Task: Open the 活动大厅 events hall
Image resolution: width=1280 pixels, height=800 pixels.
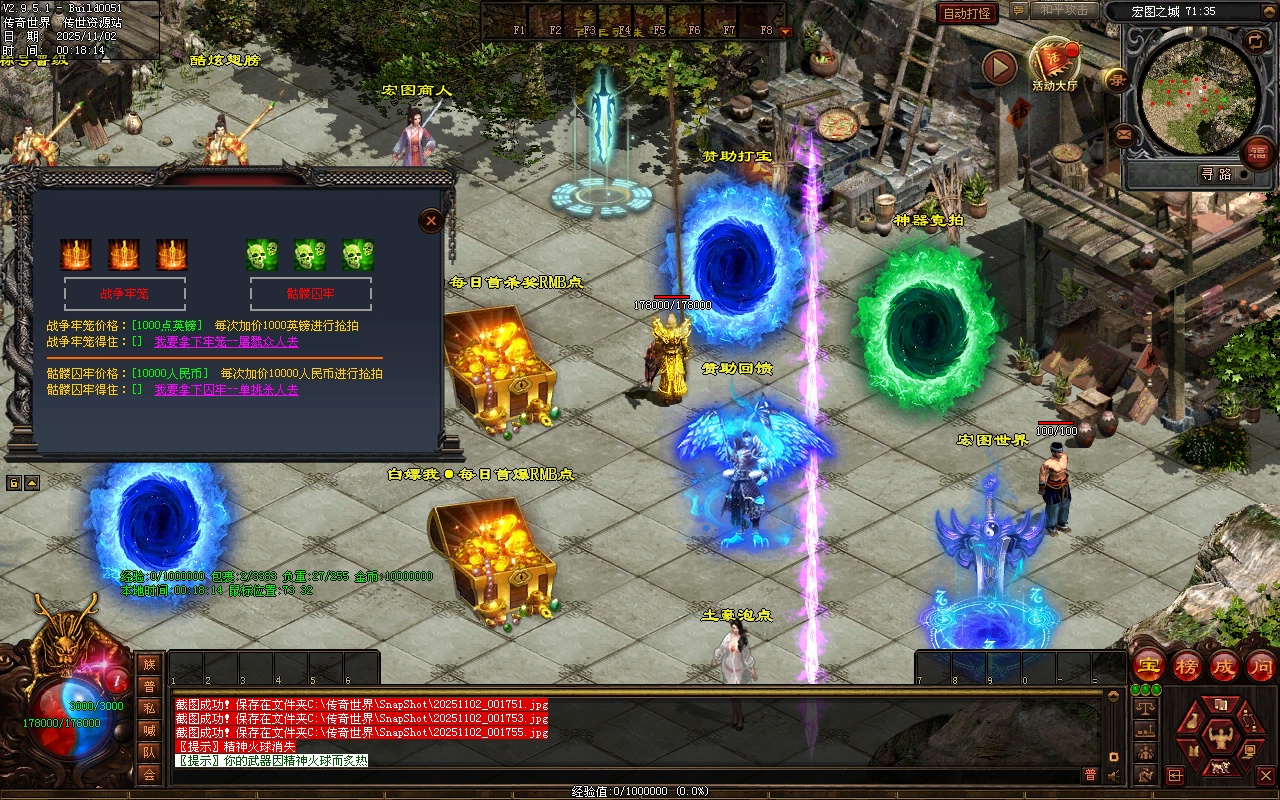Action: tap(1055, 64)
